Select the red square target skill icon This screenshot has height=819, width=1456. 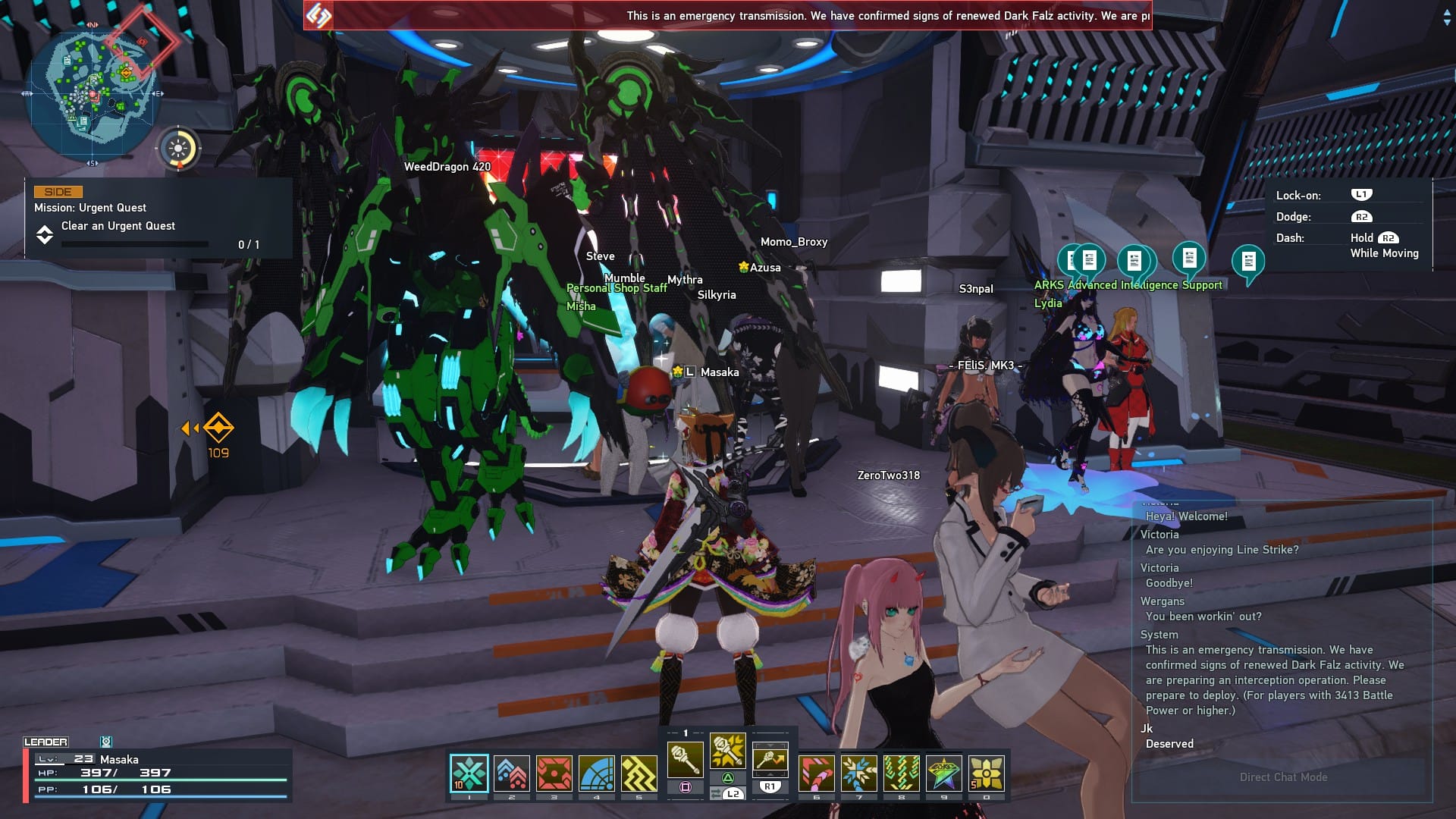point(554,773)
